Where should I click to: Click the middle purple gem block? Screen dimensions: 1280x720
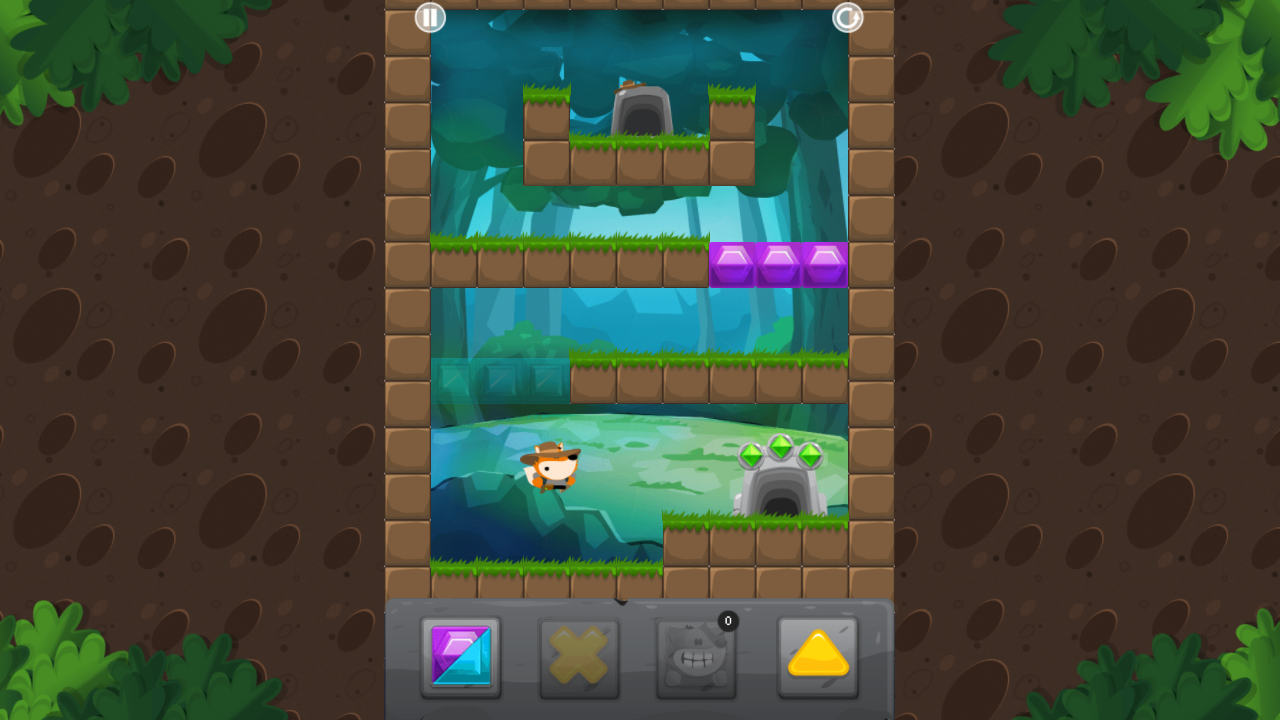778,263
